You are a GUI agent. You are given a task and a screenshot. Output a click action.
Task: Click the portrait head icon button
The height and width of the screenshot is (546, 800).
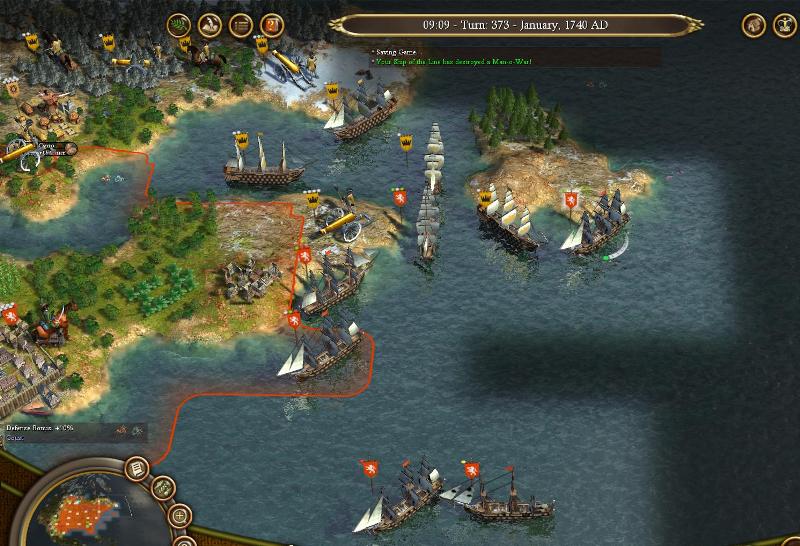tap(754, 25)
